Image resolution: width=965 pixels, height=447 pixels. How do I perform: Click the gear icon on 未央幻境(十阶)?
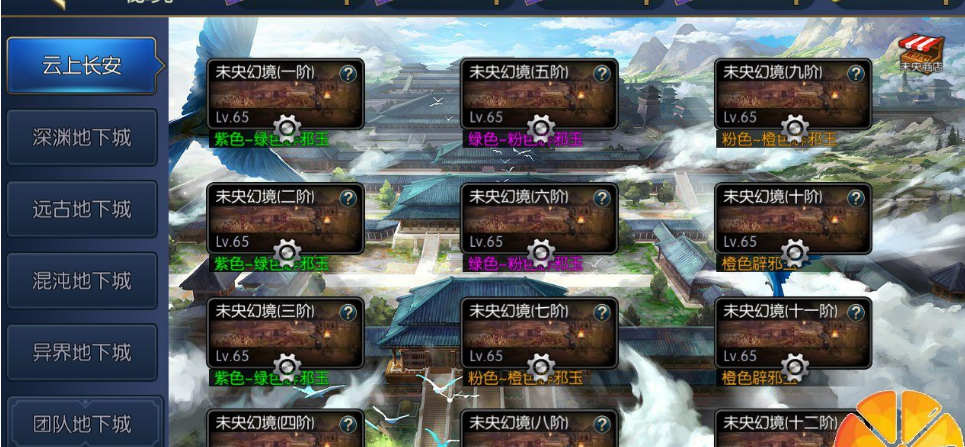tap(794, 253)
